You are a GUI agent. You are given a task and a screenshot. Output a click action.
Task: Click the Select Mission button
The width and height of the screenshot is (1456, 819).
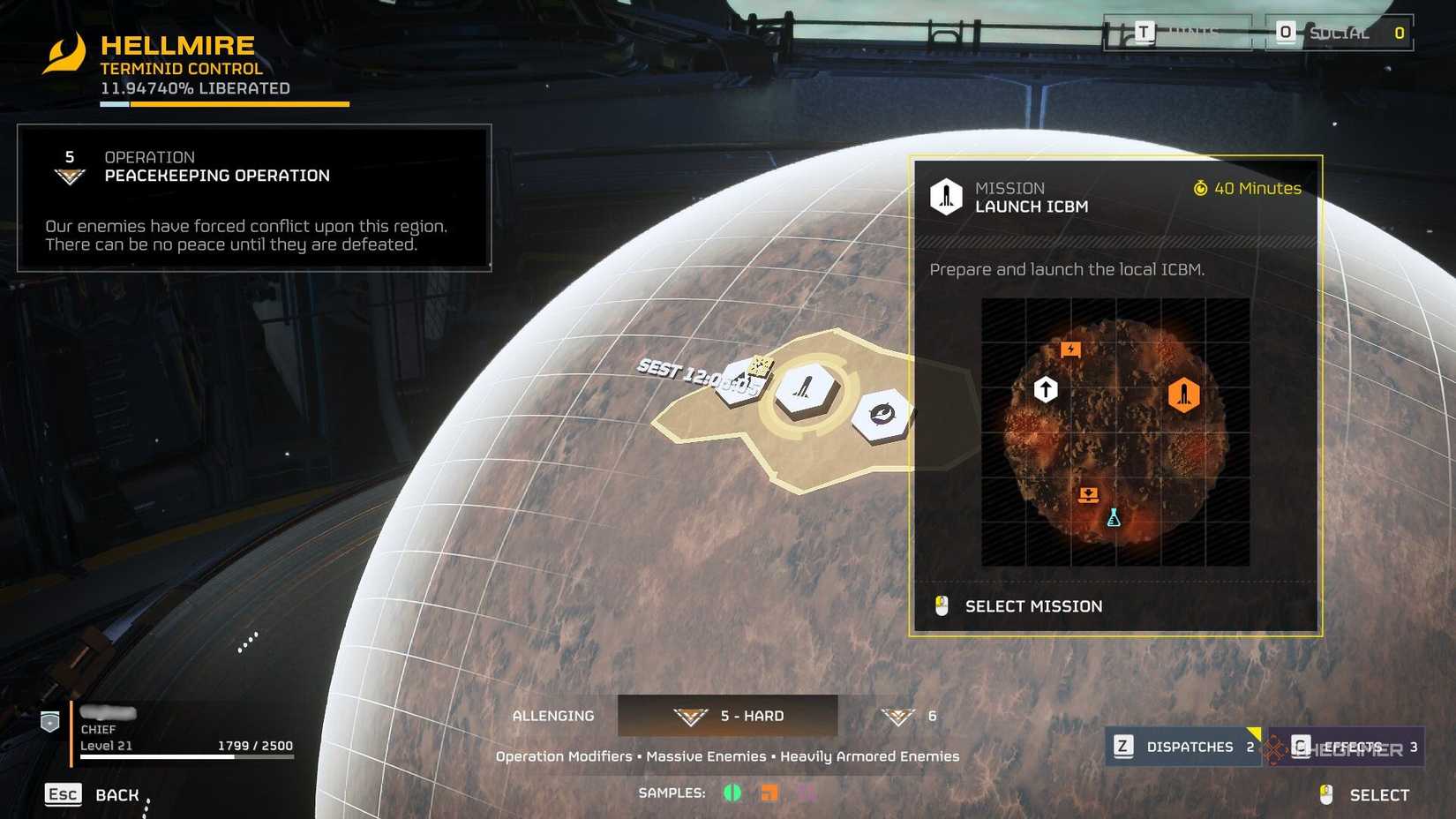1032,606
